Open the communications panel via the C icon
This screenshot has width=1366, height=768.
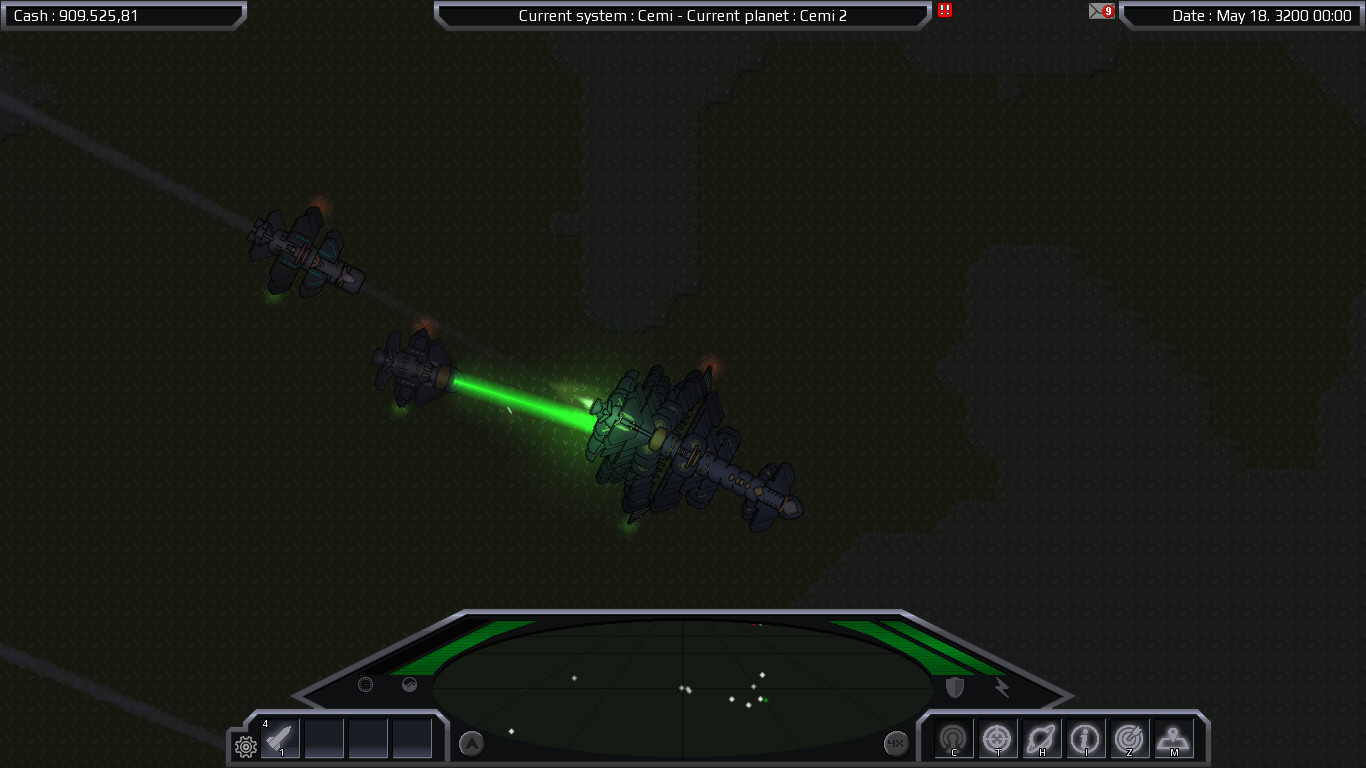(x=953, y=738)
